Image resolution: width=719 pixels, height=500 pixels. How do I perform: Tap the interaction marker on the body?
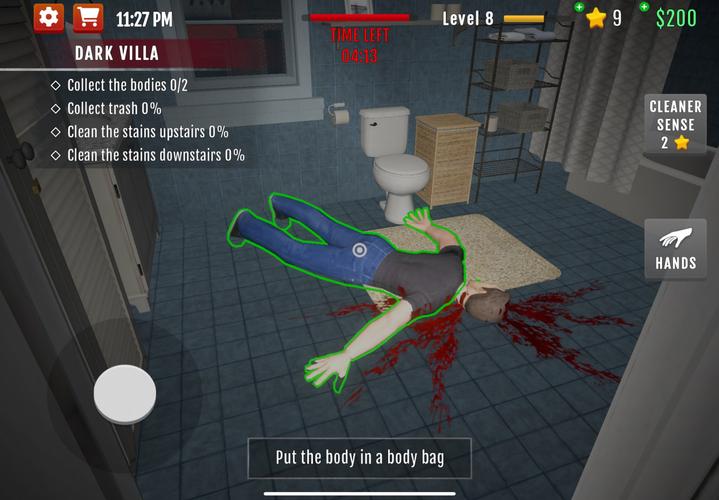pos(360,250)
